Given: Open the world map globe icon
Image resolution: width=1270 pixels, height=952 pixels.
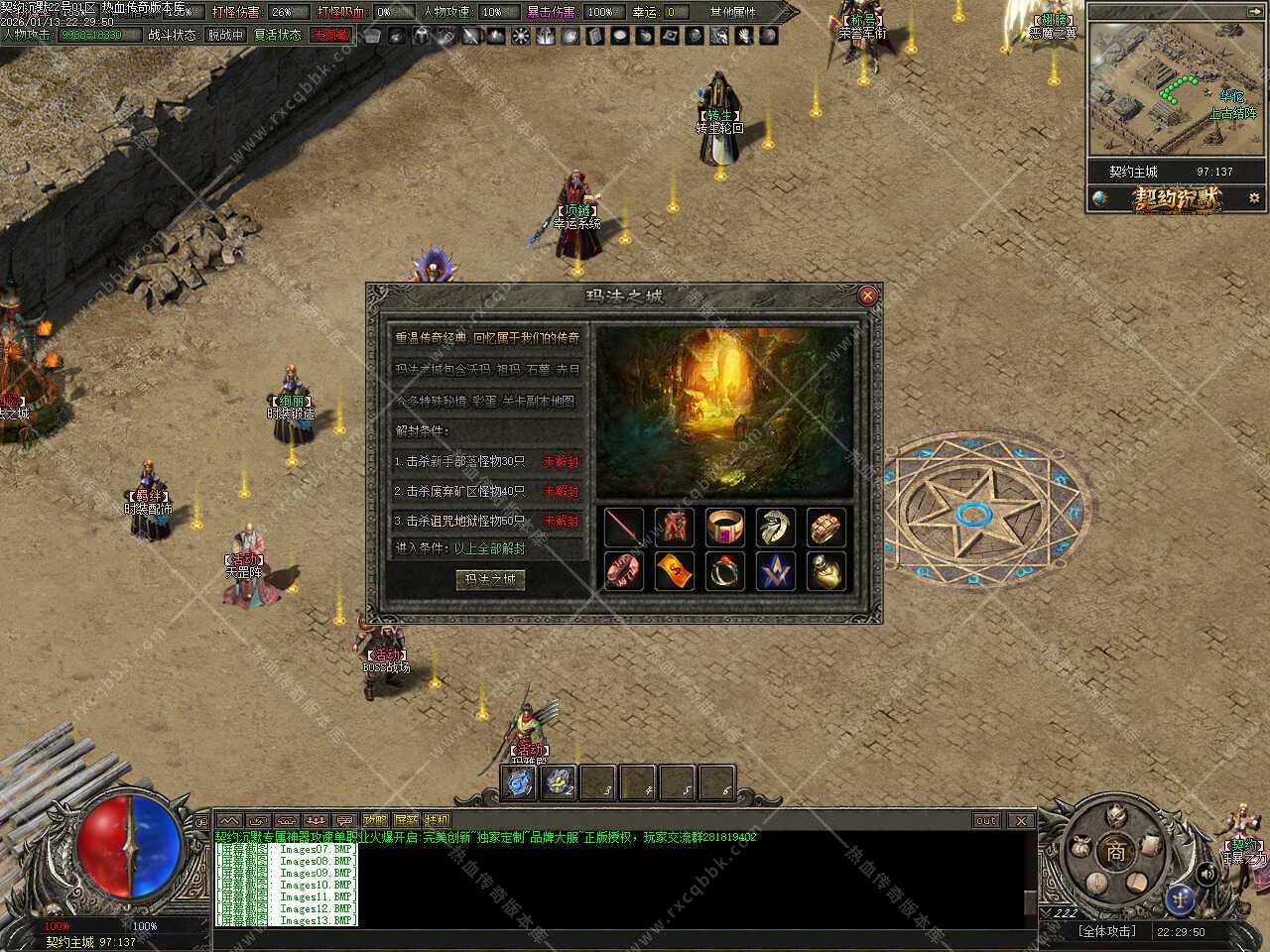Looking at the screenshot, I should 1100,198.
